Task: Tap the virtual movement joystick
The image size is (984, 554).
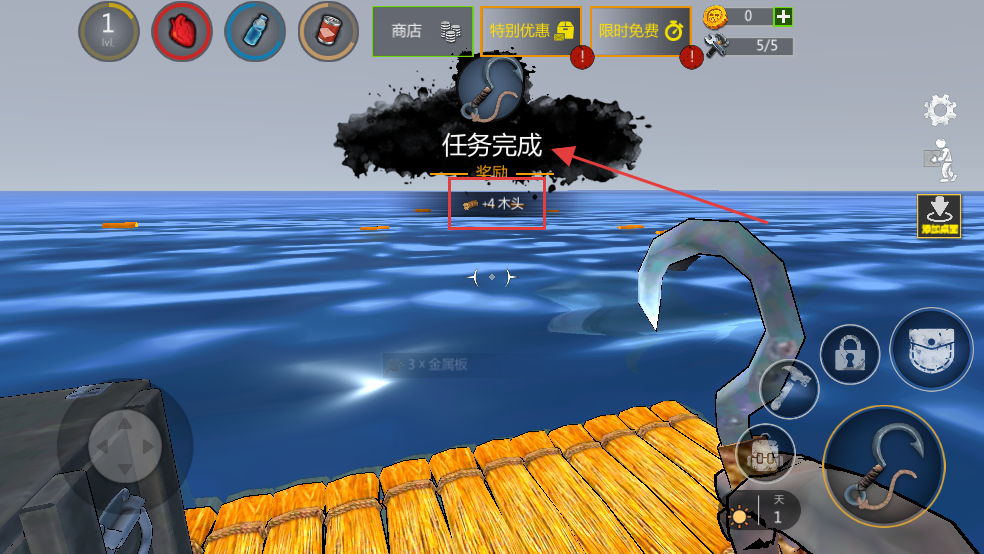Action: (124, 444)
